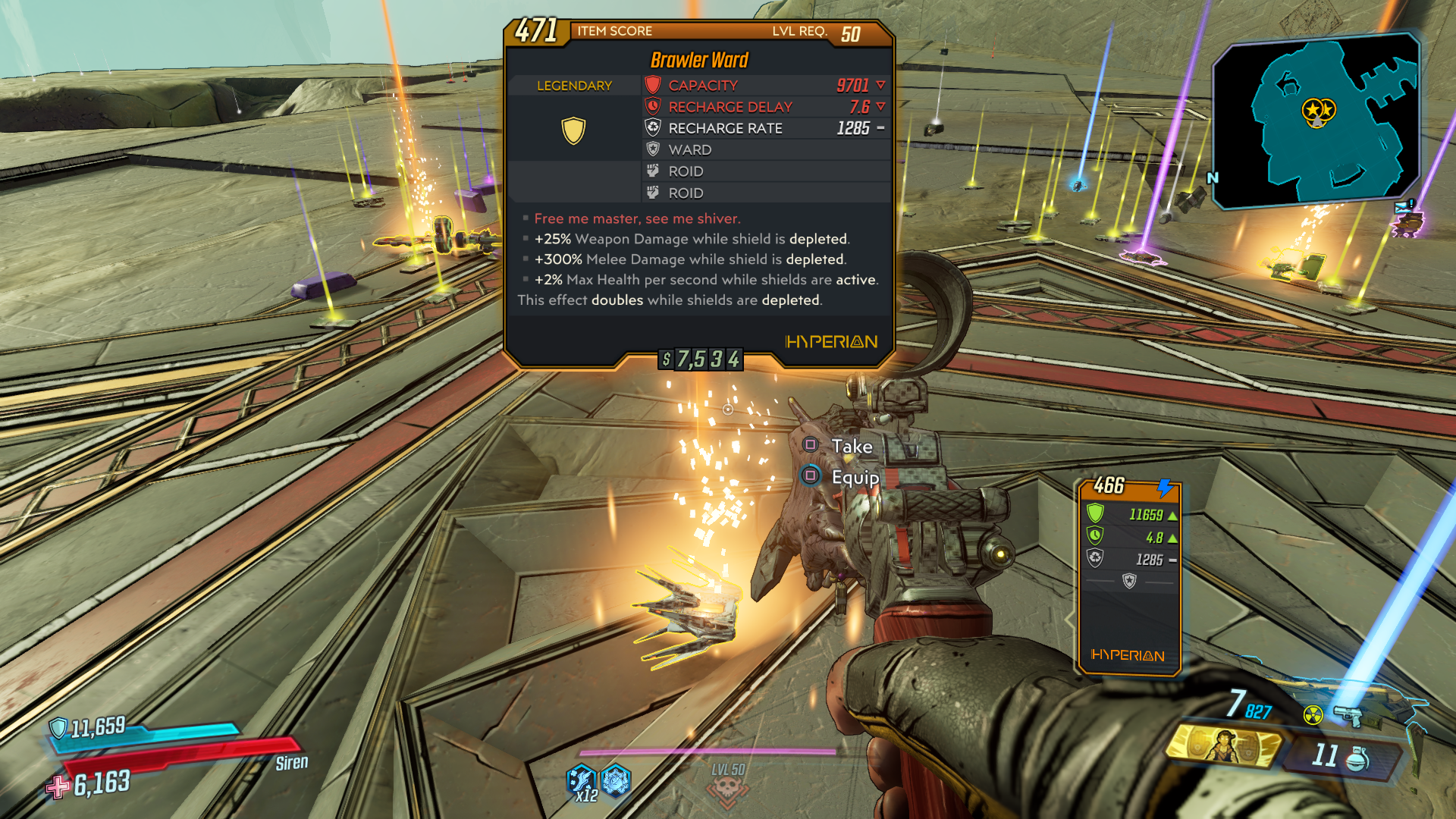The height and width of the screenshot is (819, 1456).
Task: Click the hexagonal snowflake buff icon
Action: (616, 779)
